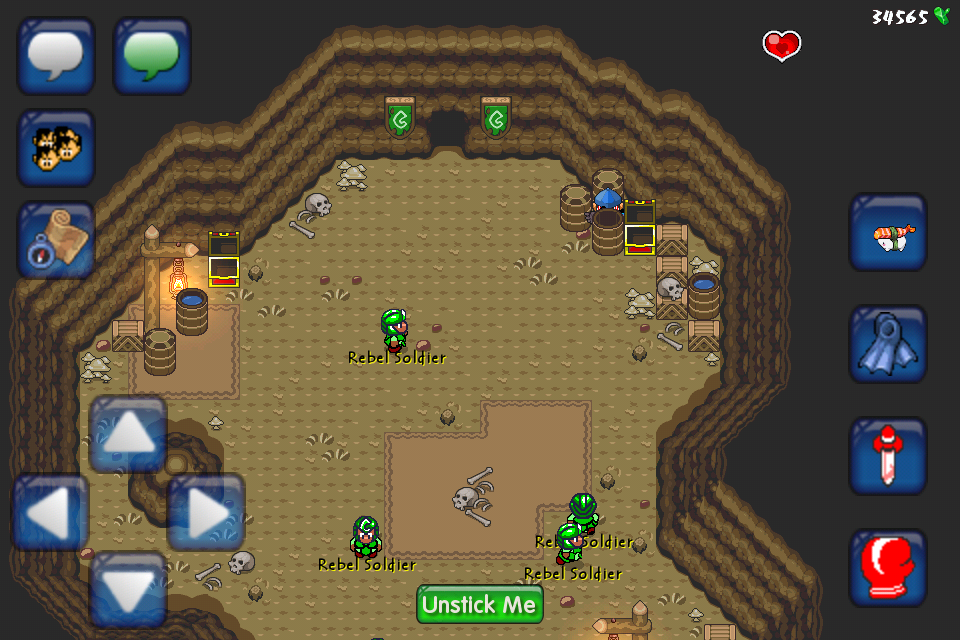Tap the up arrow on the d-pad
Screen dimensions: 960x640
(128, 434)
